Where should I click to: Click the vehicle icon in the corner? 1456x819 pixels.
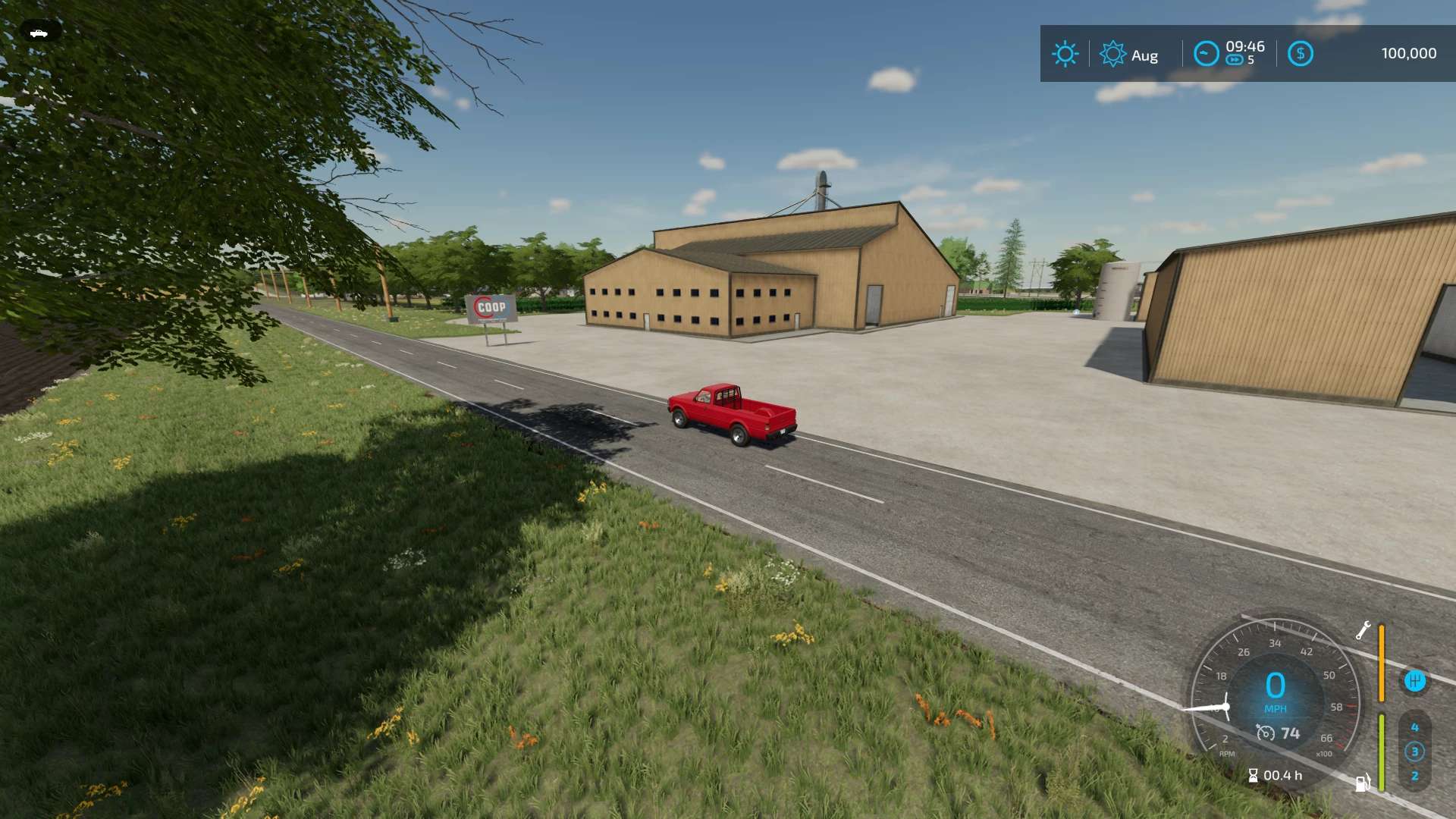point(39,33)
